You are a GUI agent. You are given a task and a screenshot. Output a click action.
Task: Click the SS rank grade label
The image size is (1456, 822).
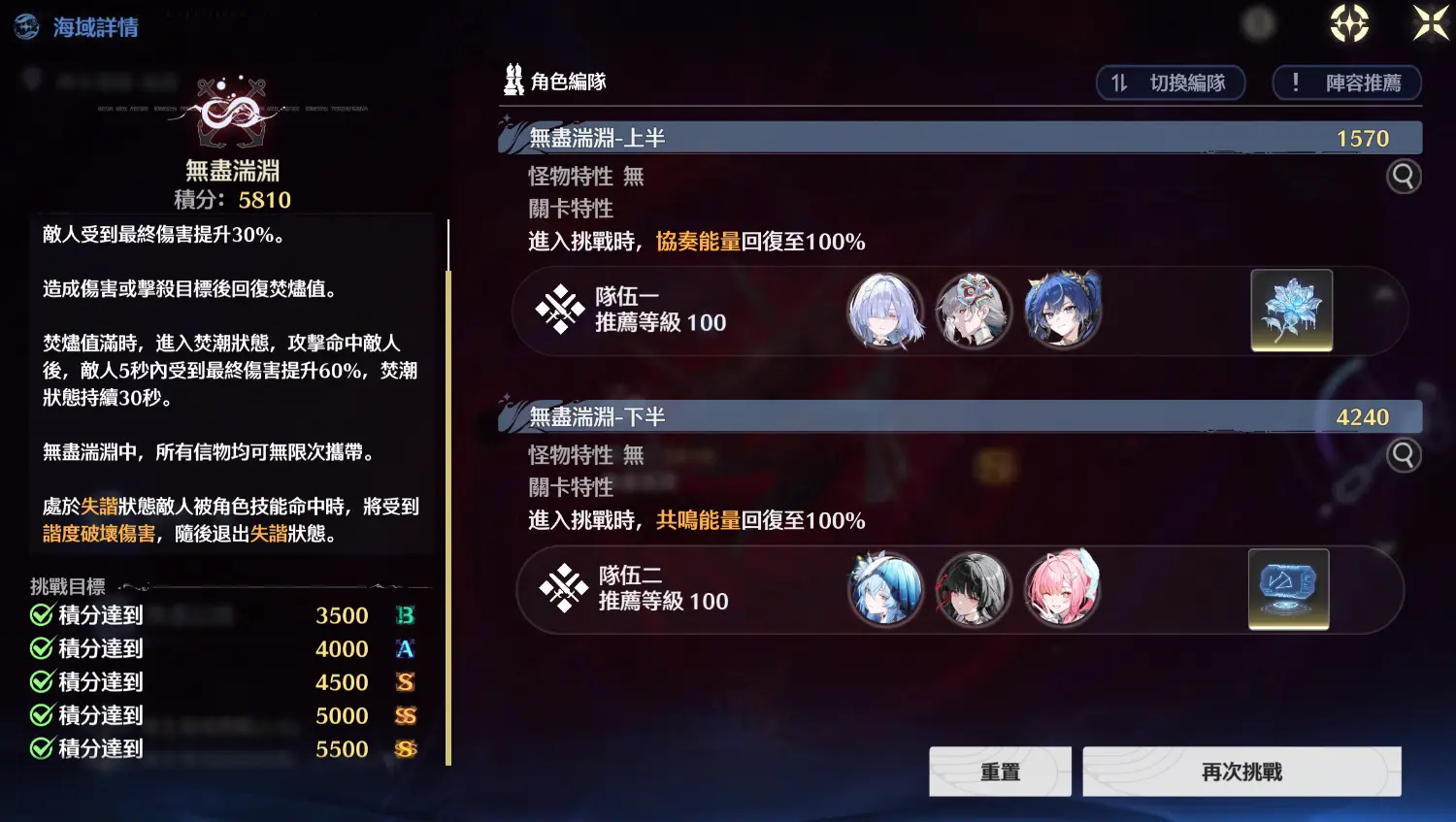(x=406, y=715)
